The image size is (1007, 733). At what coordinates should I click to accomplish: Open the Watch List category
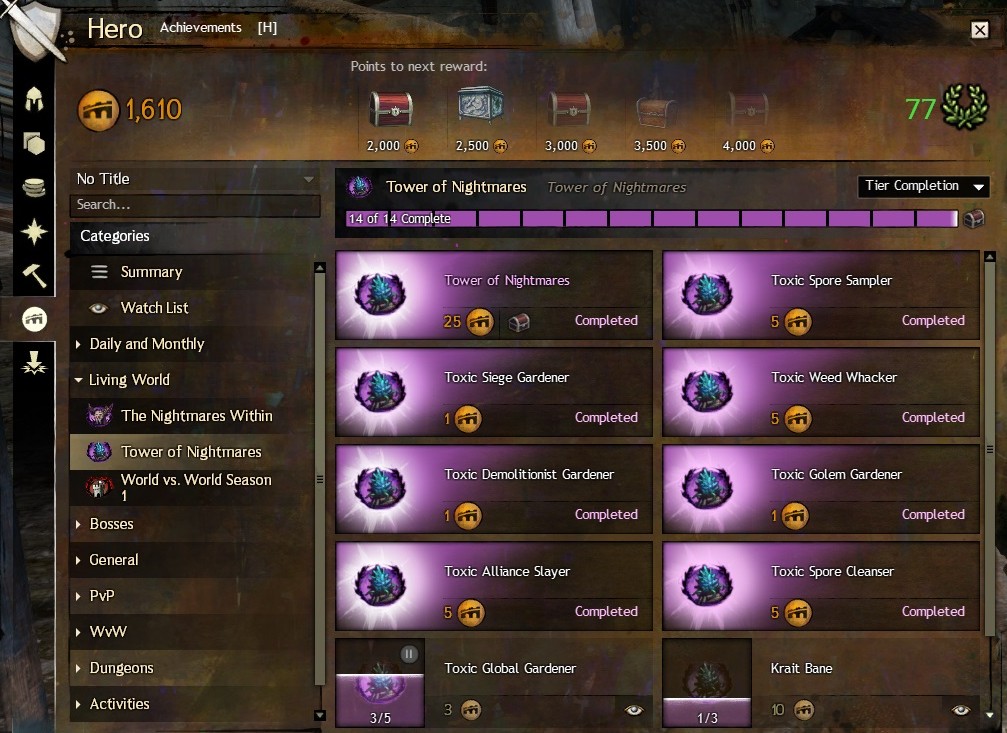click(154, 308)
